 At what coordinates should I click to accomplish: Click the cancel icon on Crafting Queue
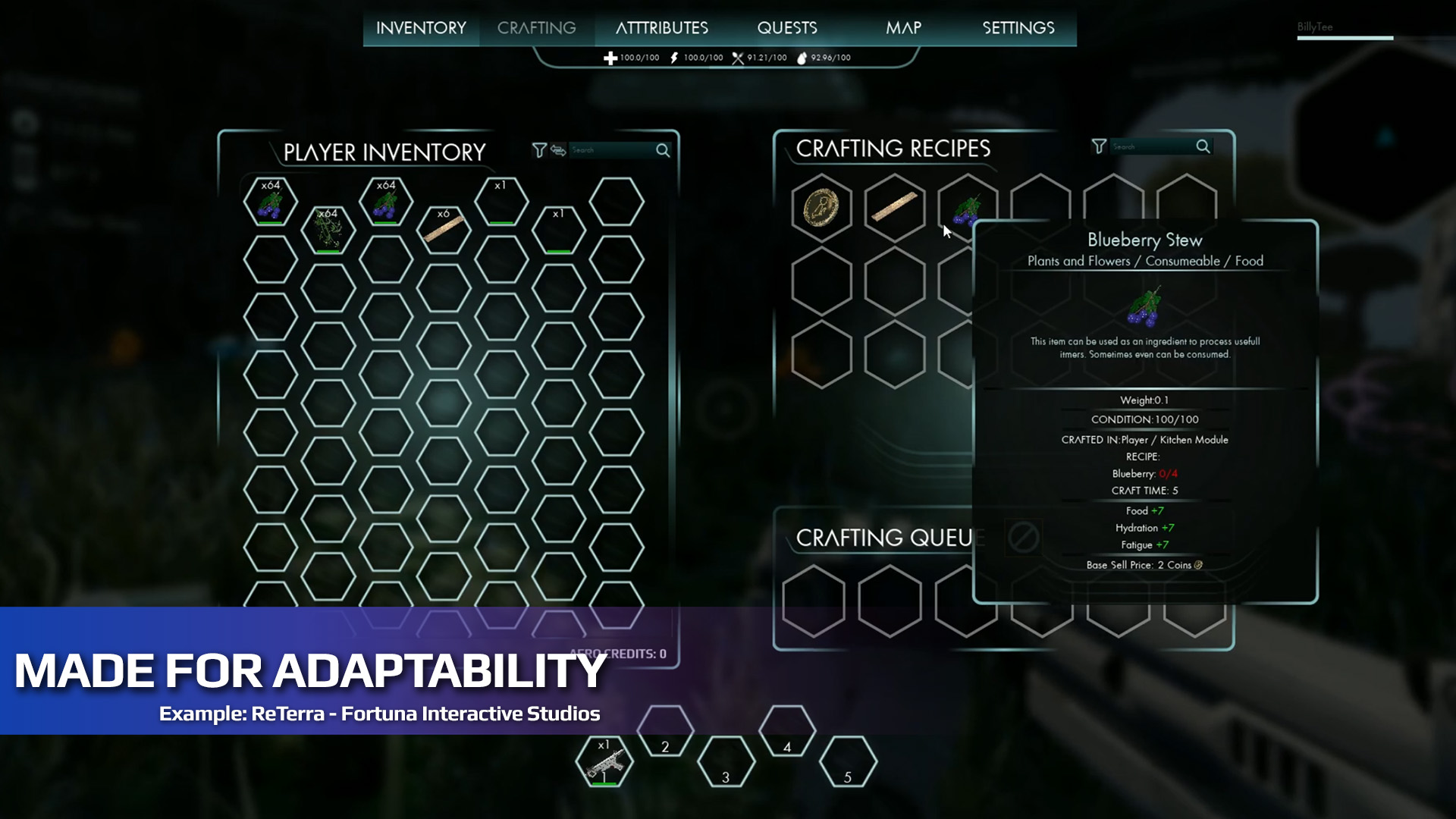coord(1025,538)
